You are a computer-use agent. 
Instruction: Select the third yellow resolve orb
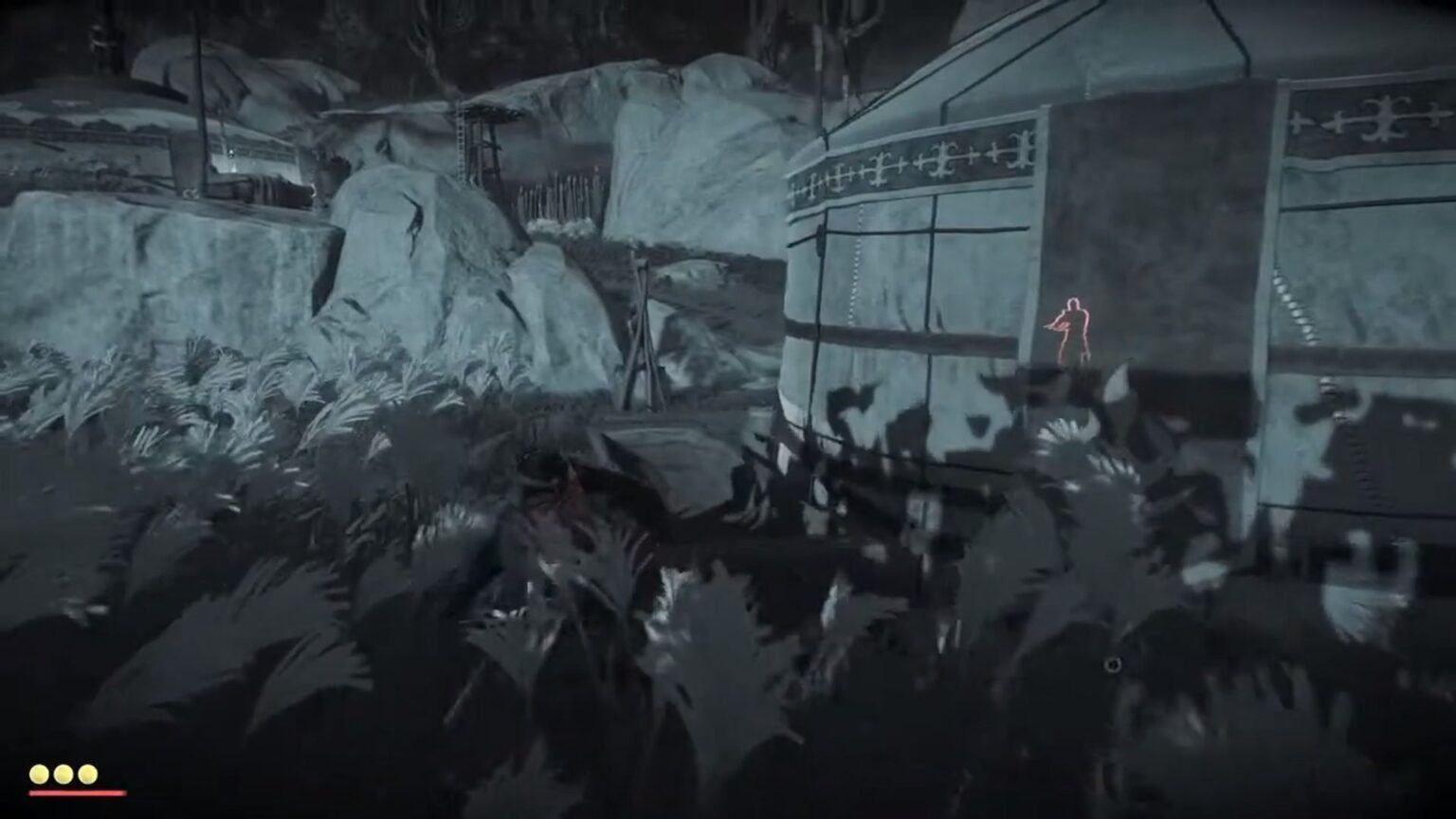click(x=88, y=773)
